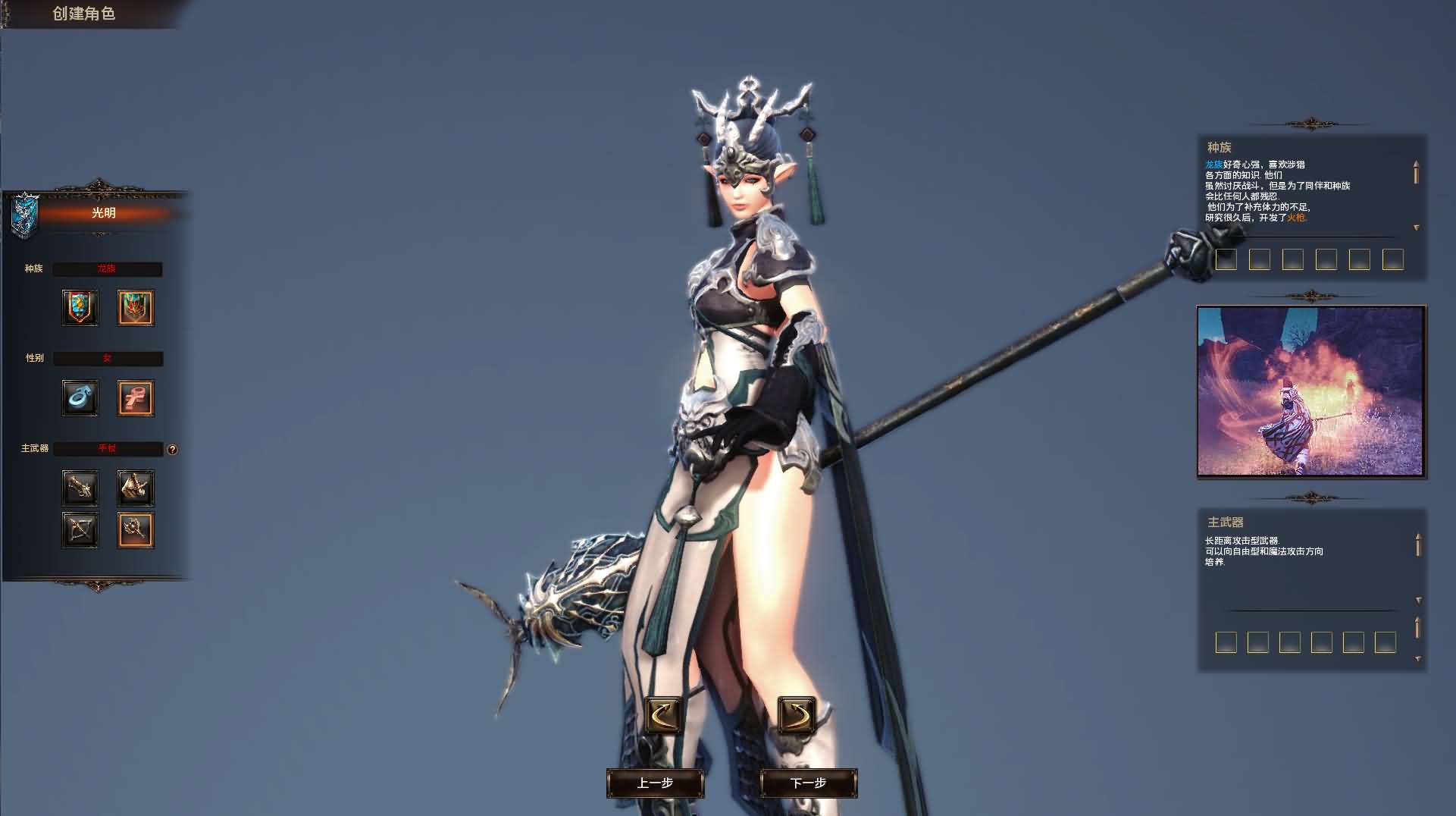
Task: Select the male gender symbol
Action: click(80, 397)
